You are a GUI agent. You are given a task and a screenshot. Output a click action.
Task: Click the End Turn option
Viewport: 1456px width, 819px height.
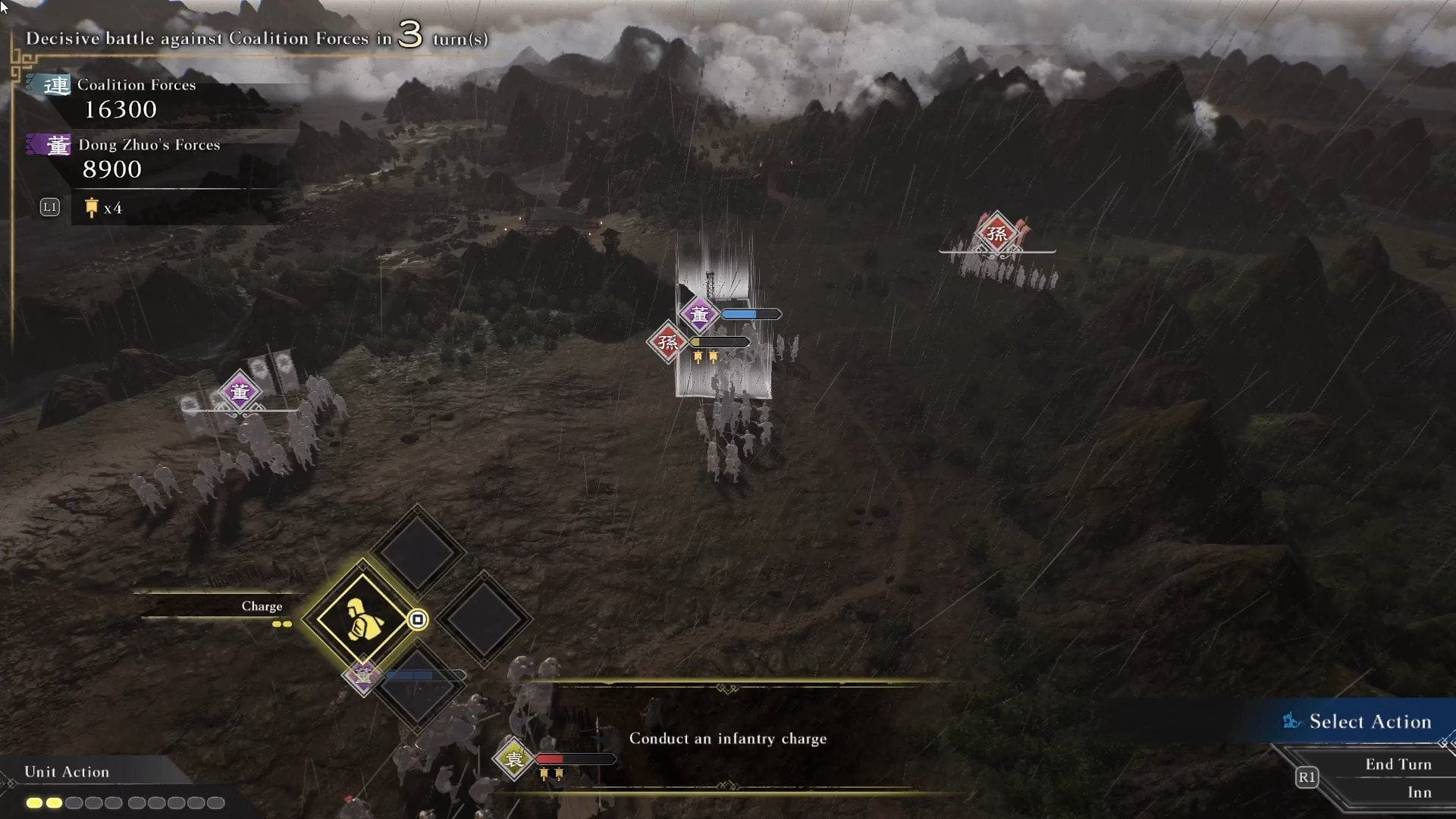(1398, 764)
